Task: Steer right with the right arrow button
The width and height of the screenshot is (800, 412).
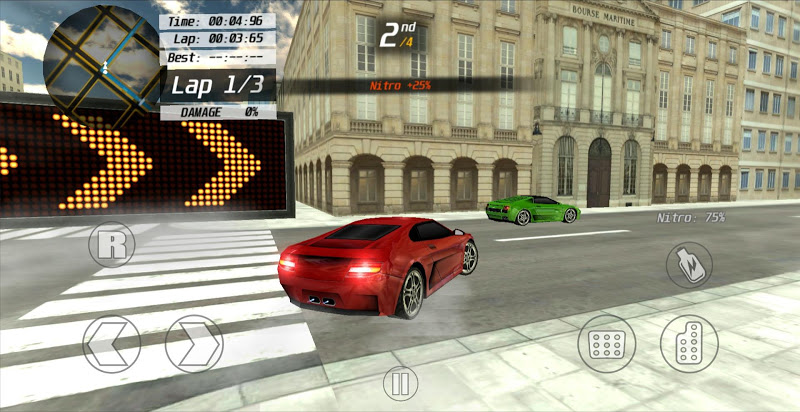Action: click(194, 345)
